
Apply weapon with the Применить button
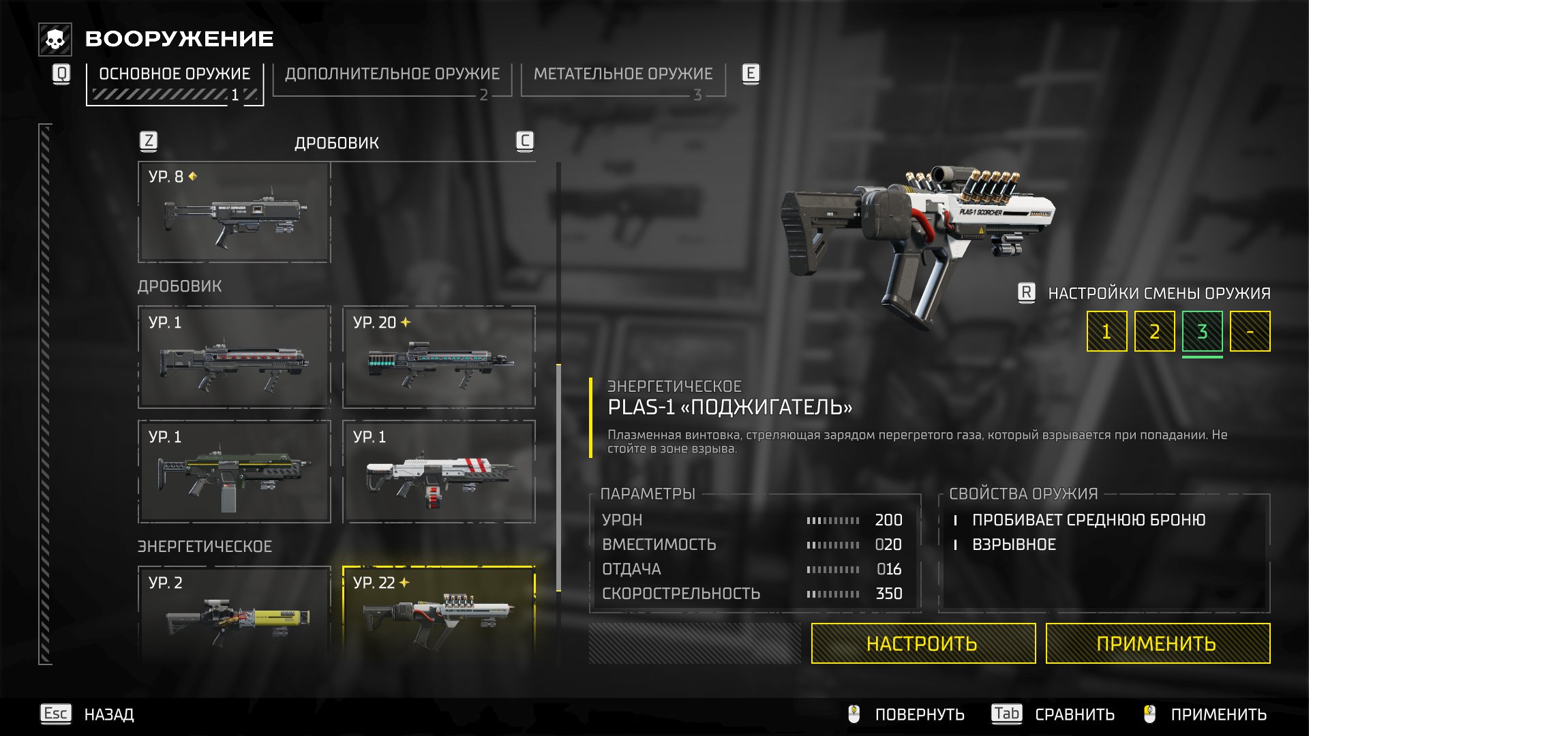(1157, 643)
